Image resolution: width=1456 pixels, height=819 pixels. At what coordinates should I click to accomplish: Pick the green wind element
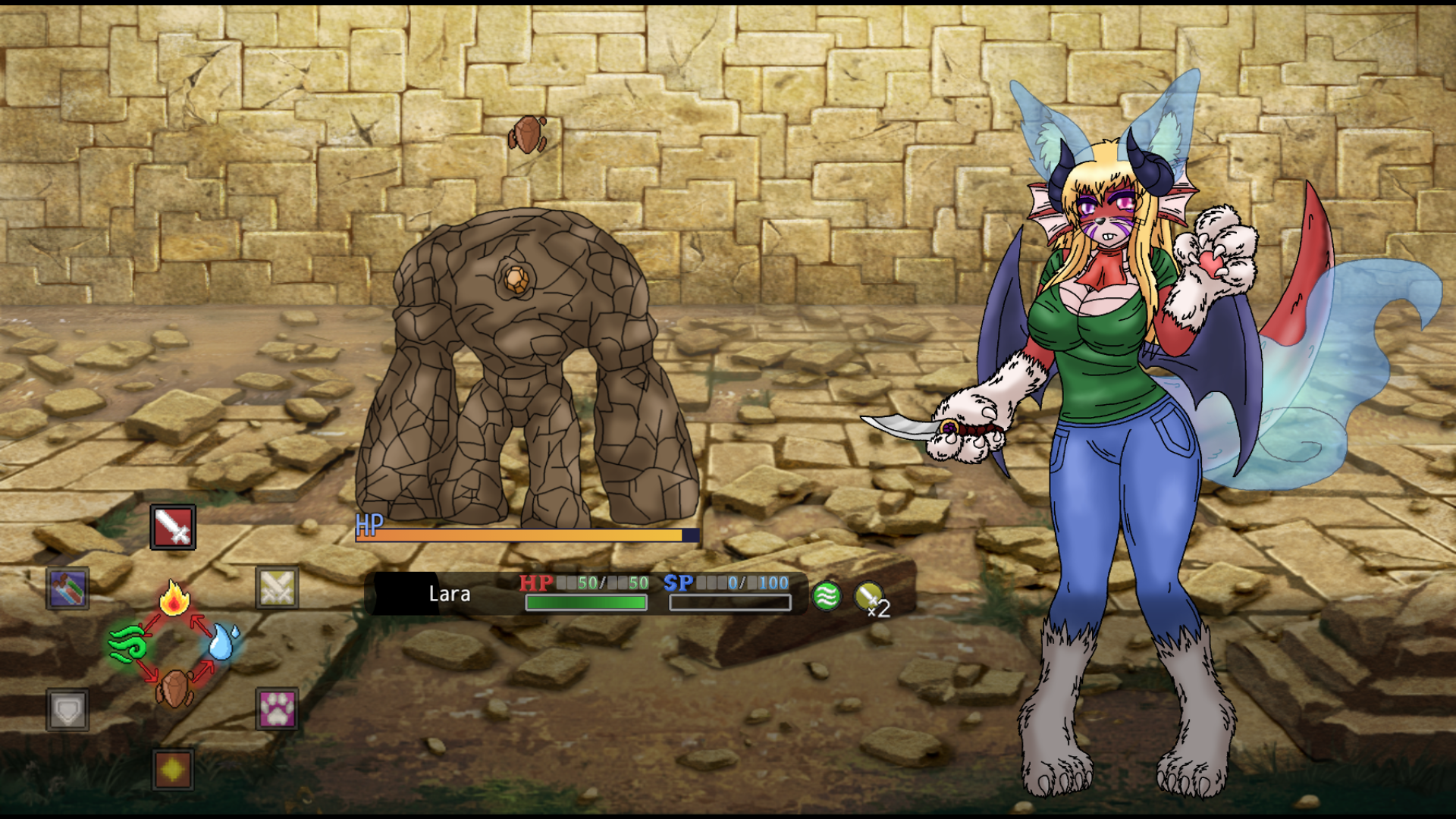point(127,645)
